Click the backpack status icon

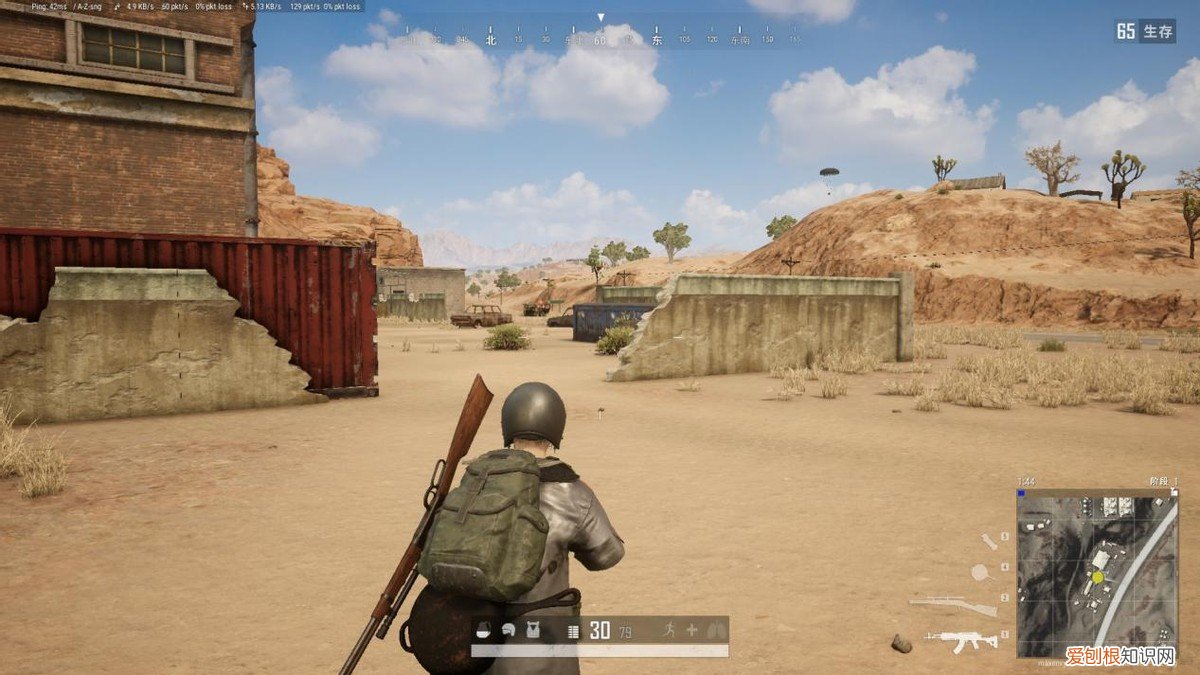click(485, 631)
